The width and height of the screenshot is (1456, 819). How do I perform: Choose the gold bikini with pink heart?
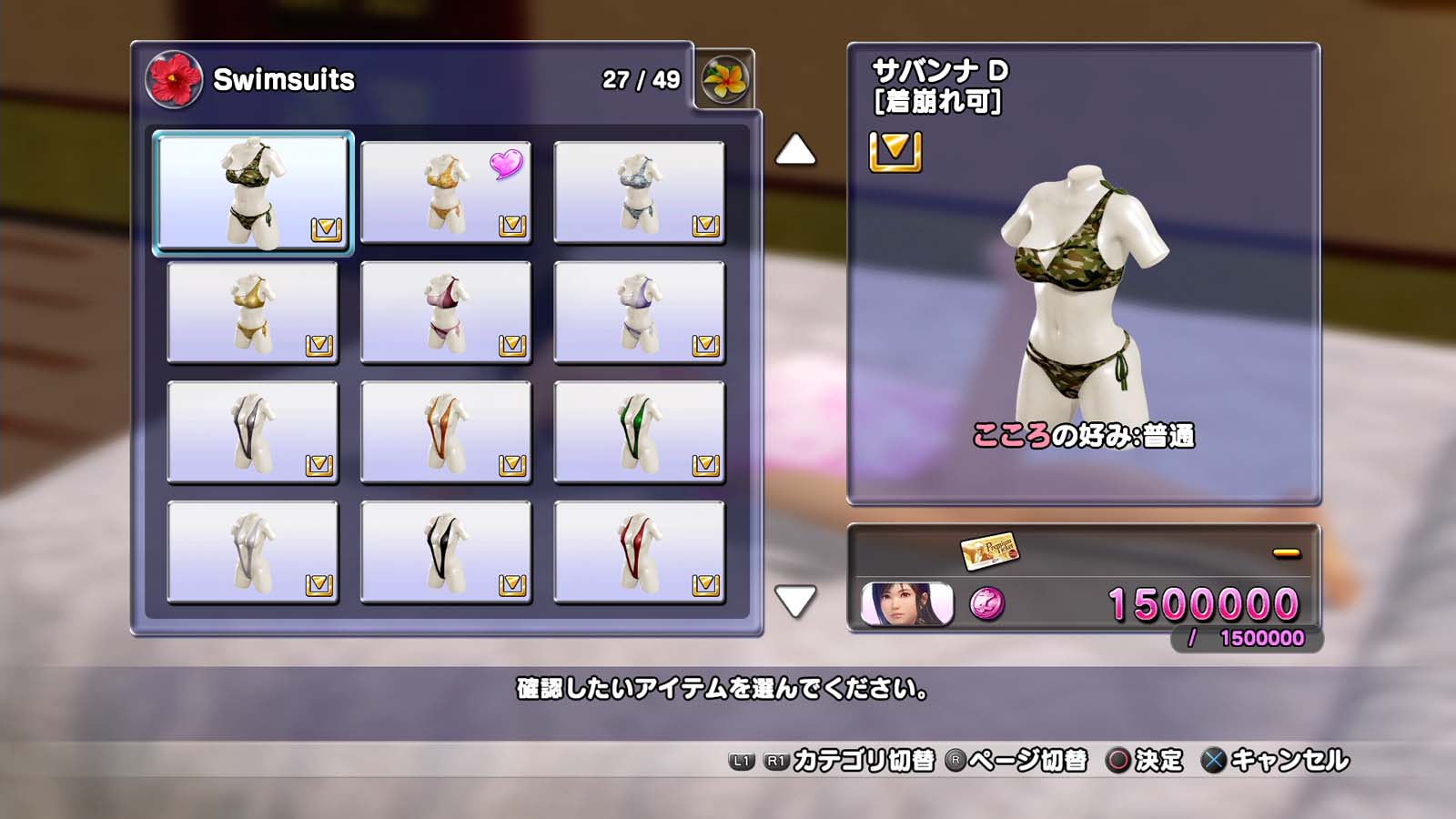point(446,192)
